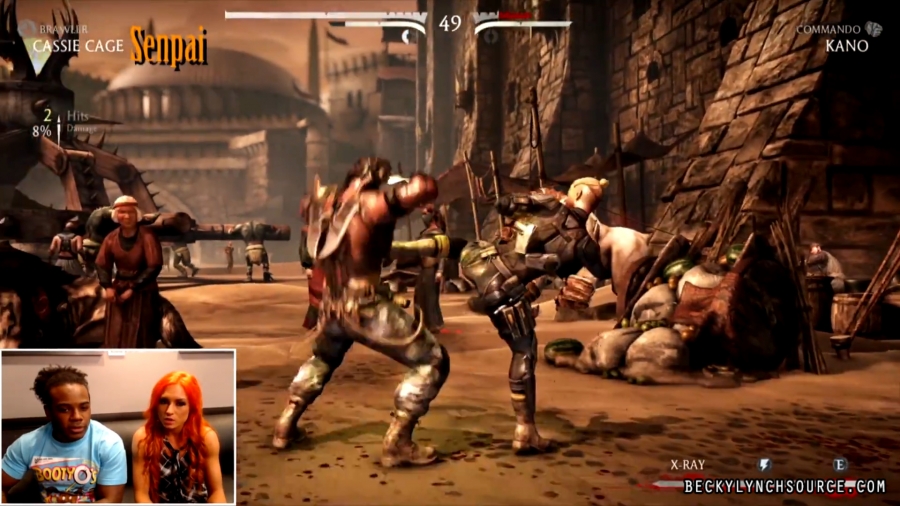900x506 pixels.
Task: Open the webcam picture-in-picture overlay
Action: pos(118,426)
